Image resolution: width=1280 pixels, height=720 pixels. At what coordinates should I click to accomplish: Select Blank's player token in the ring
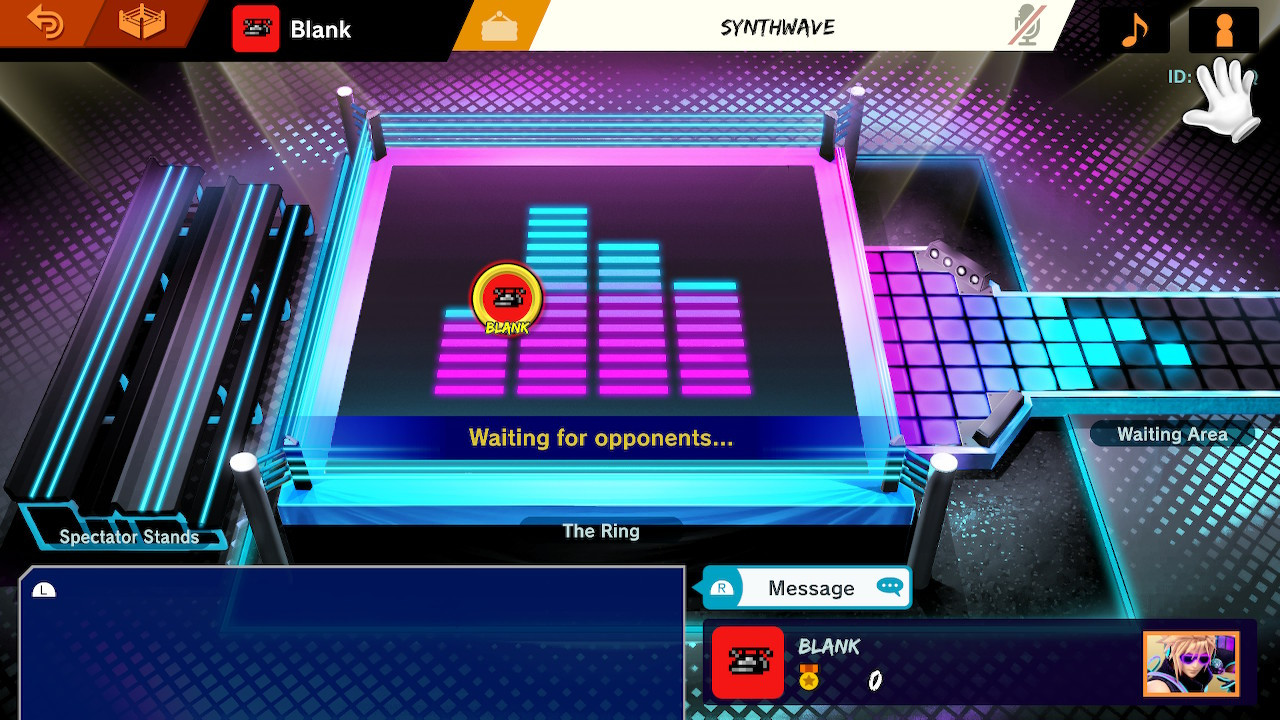(509, 296)
